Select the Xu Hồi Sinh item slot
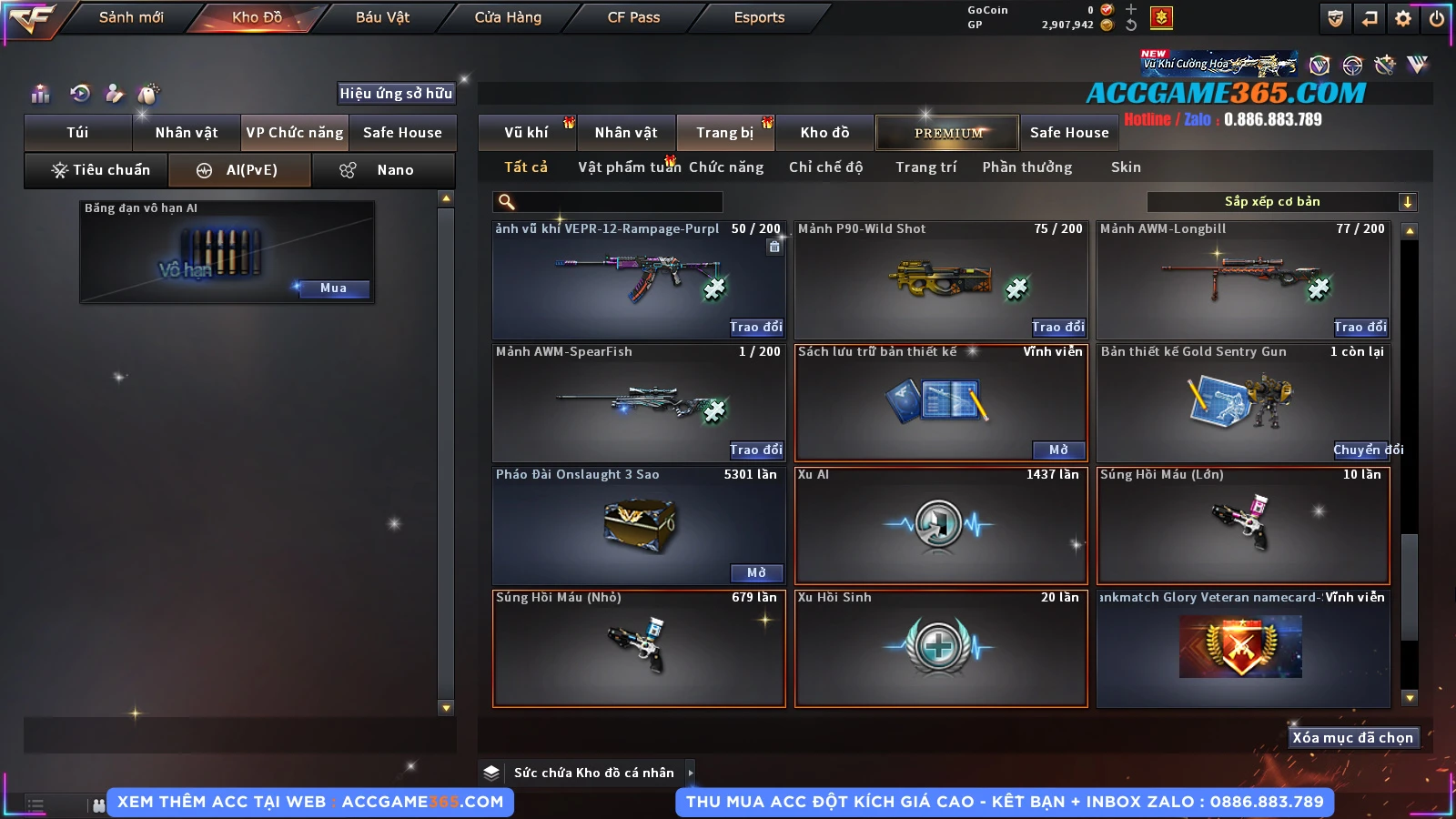The height and width of the screenshot is (819, 1456). 941,648
